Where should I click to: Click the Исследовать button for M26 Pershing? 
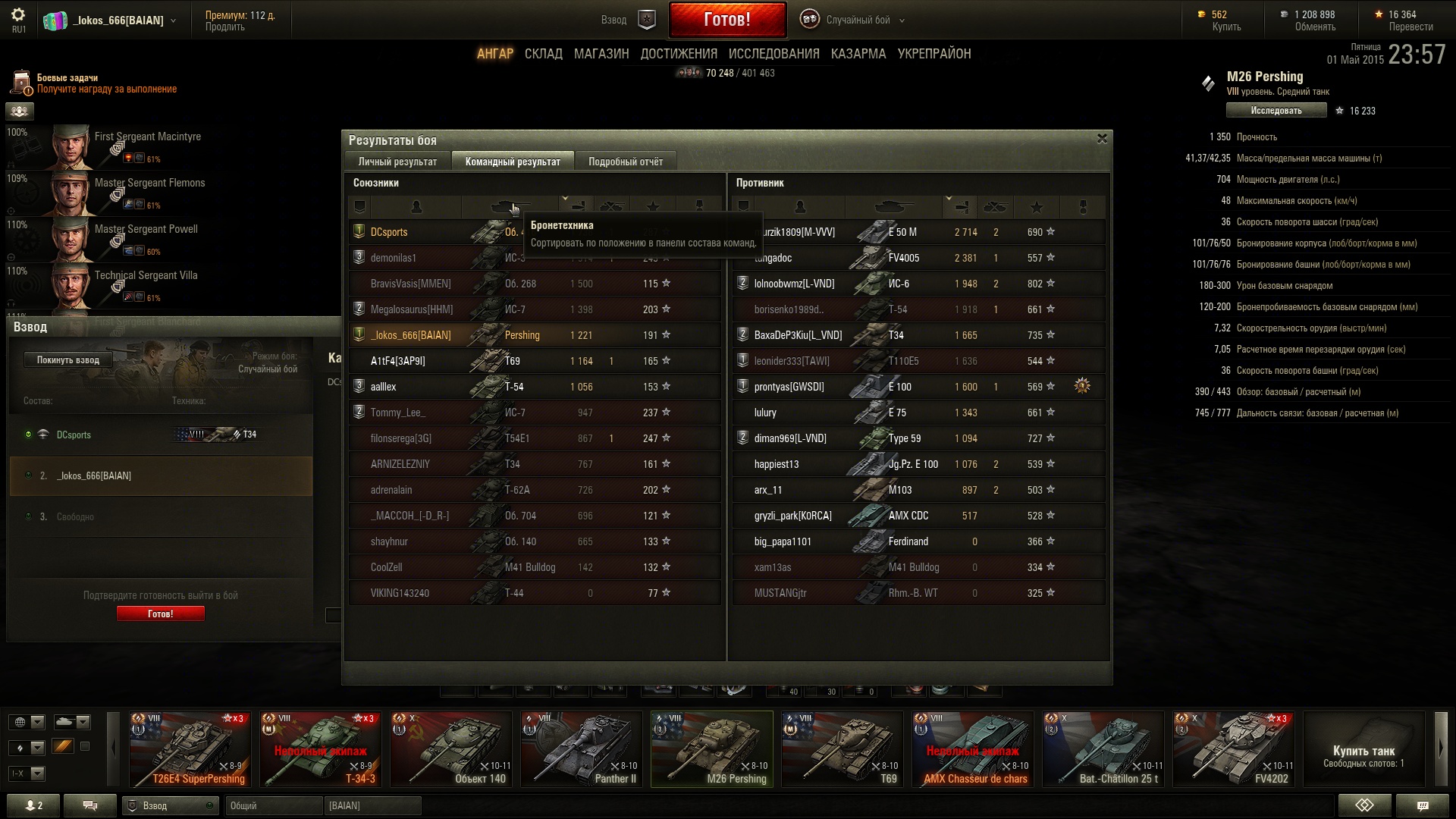(1276, 111)
